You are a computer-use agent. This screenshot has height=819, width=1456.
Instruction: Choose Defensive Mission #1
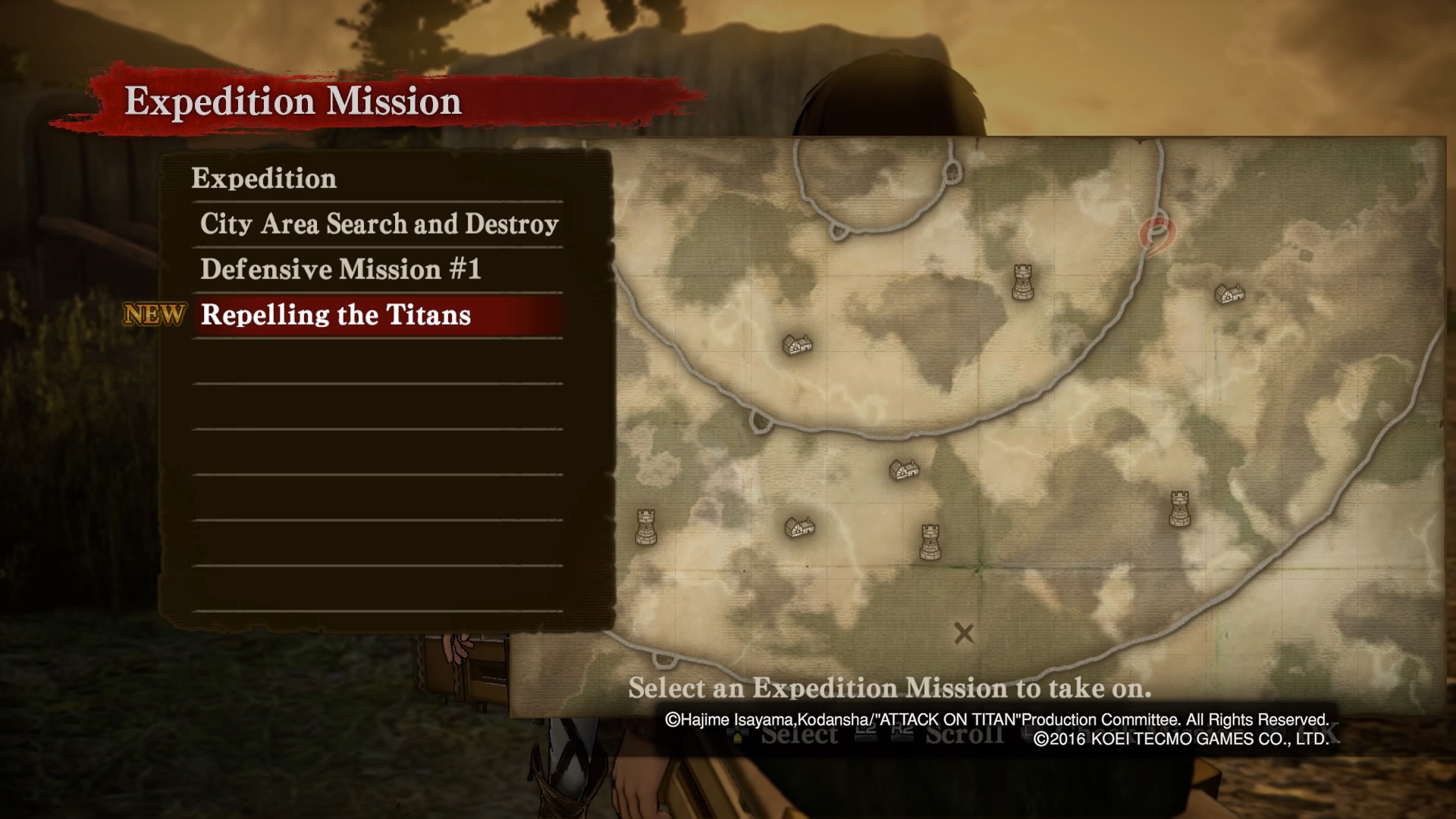(340, 270)
